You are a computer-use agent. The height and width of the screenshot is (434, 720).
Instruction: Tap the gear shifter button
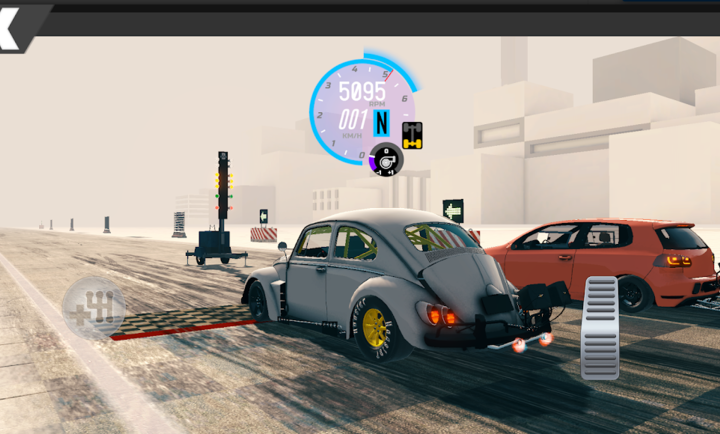94,307
